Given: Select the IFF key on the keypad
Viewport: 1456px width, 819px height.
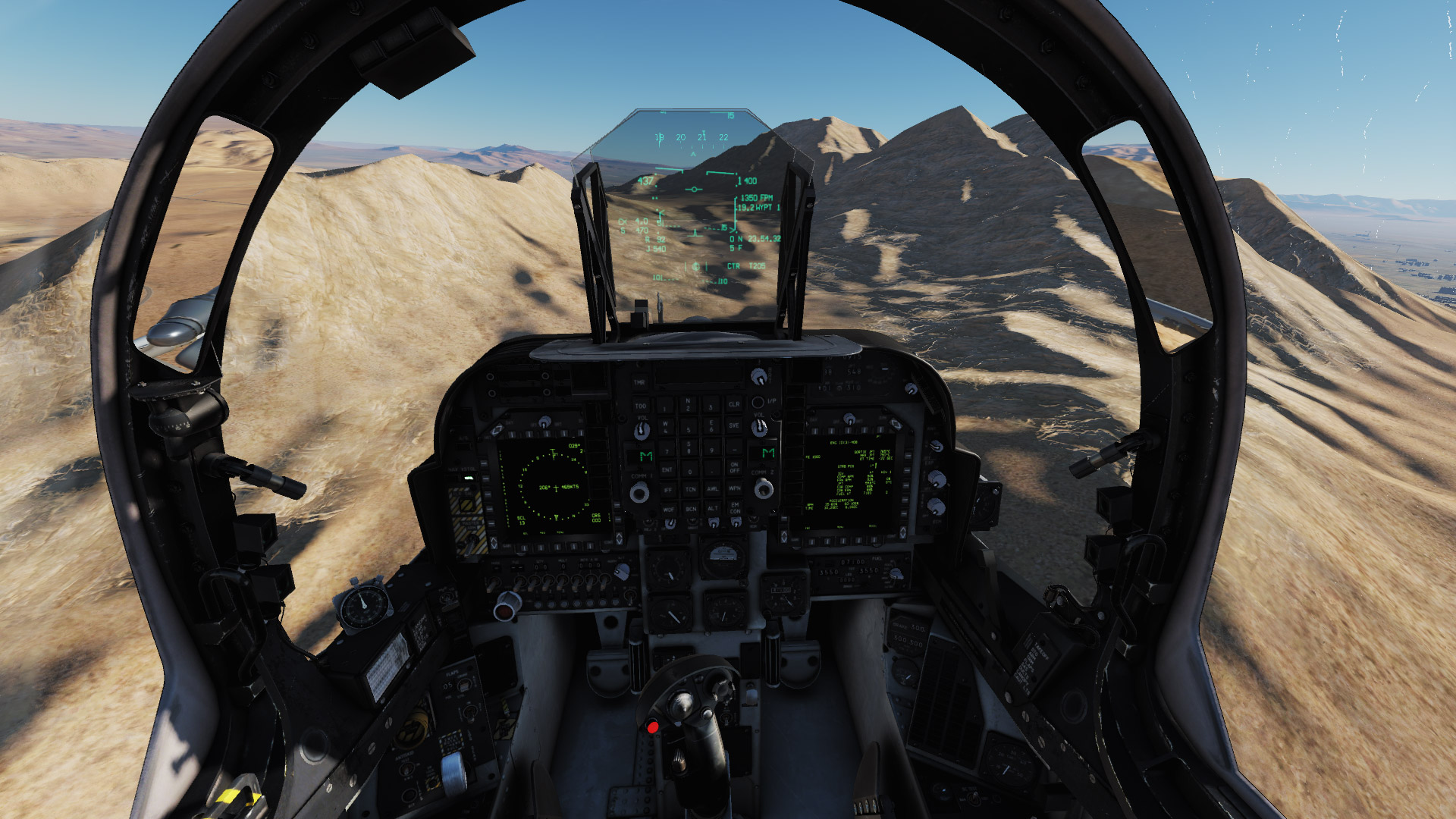Looking at the screenshot, I should click(x=669, y=489).
